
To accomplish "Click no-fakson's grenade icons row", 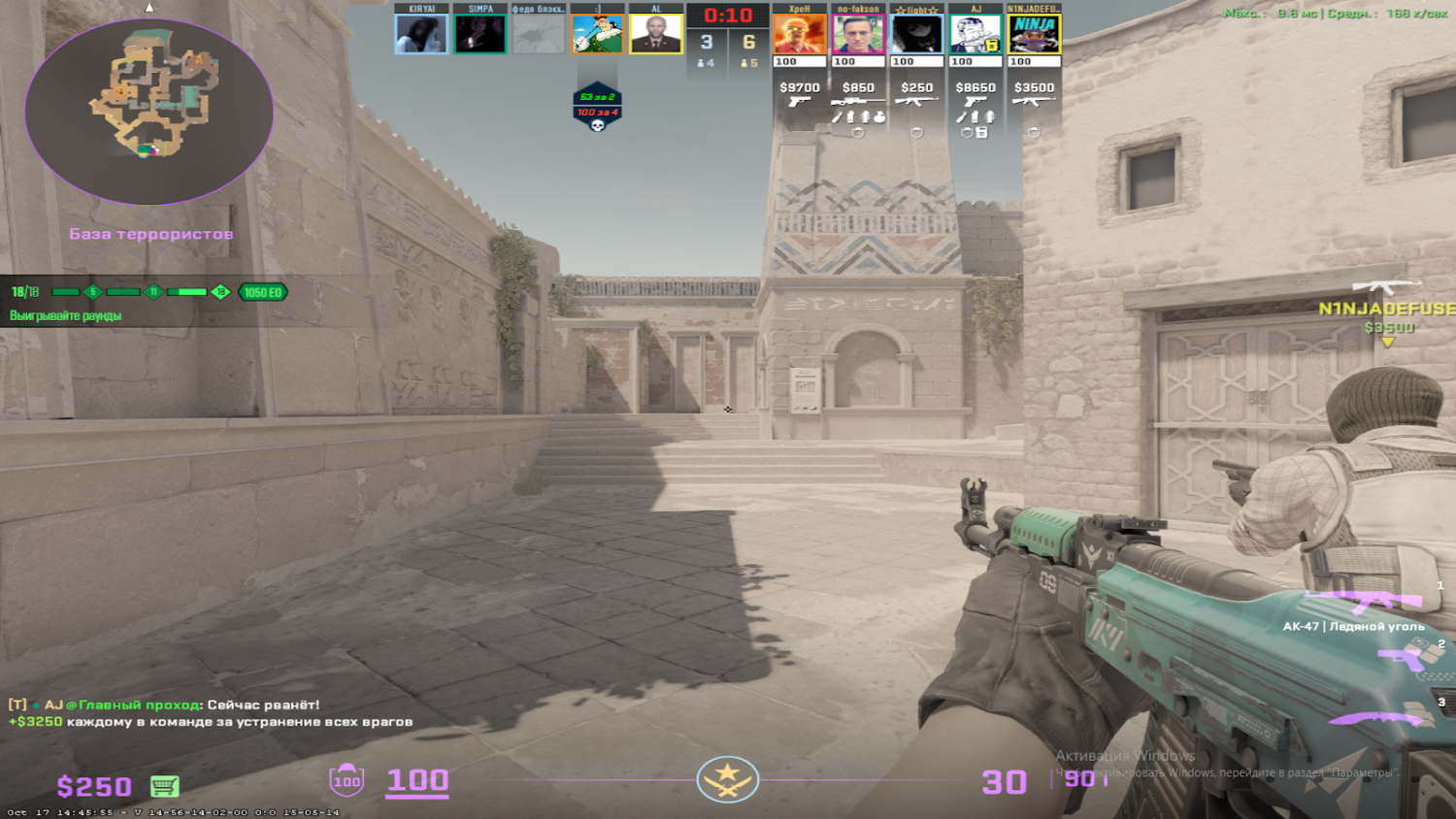I will pos(859,118).
